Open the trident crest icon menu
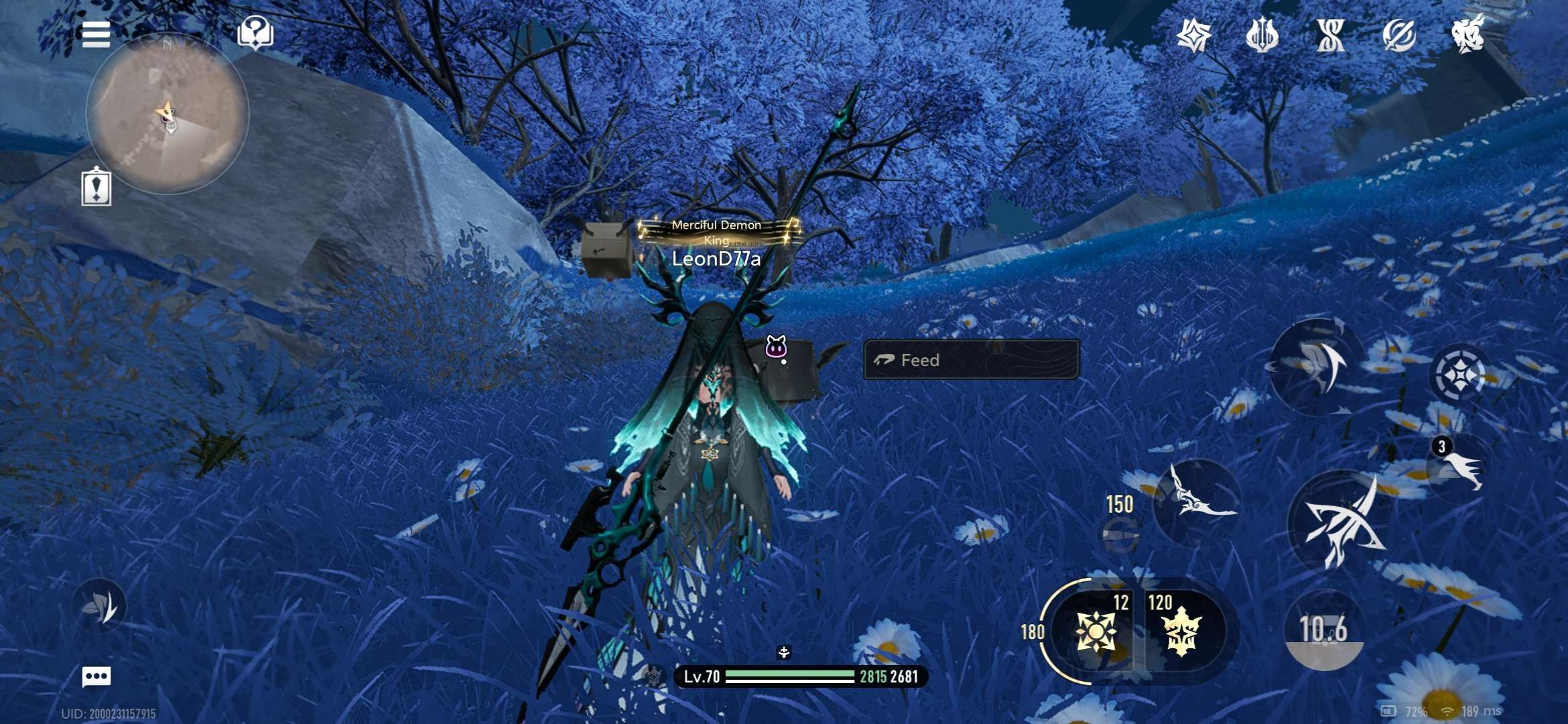 [1262, 36]
